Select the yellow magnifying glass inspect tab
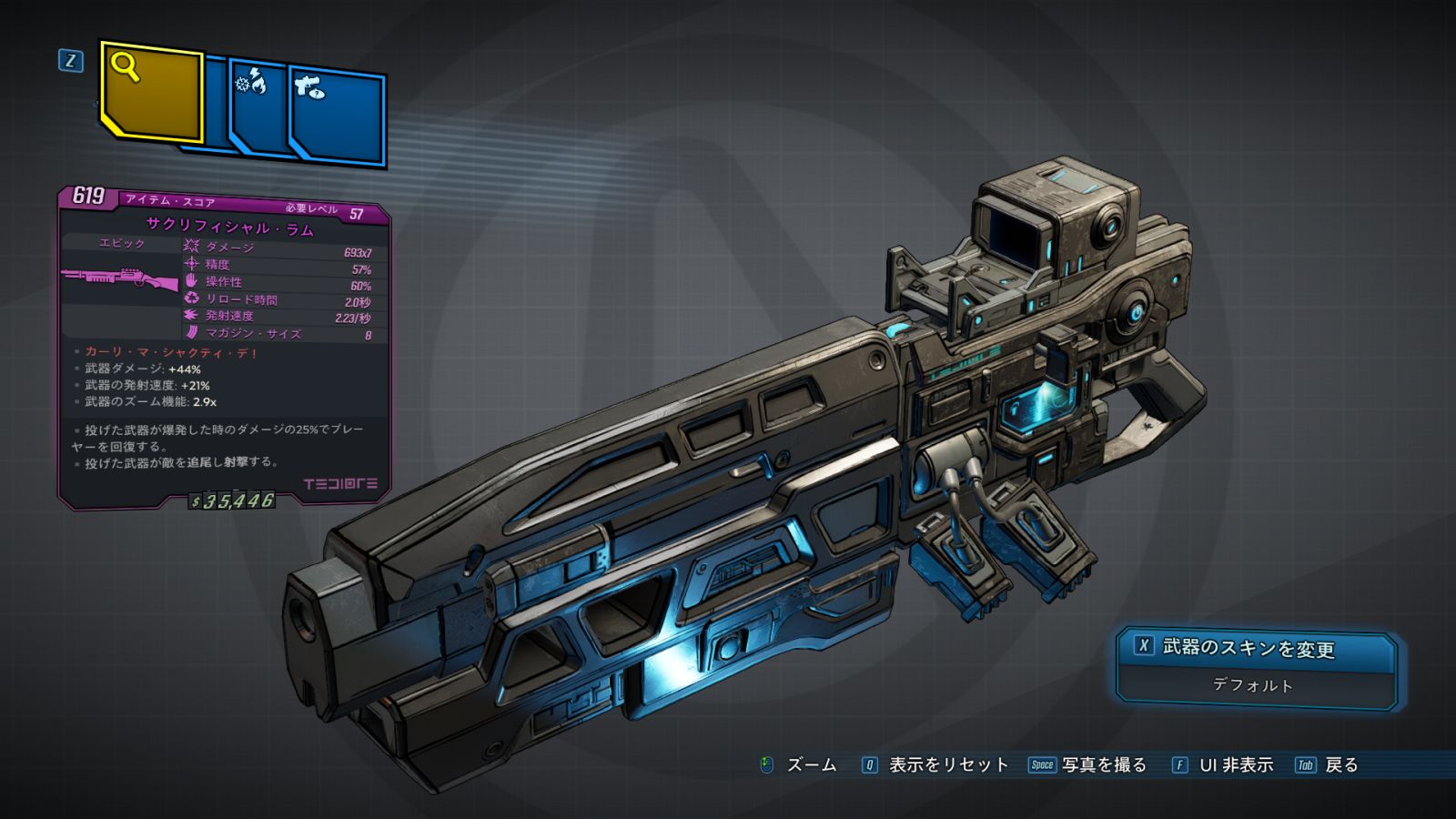 (x=151, y=92)
